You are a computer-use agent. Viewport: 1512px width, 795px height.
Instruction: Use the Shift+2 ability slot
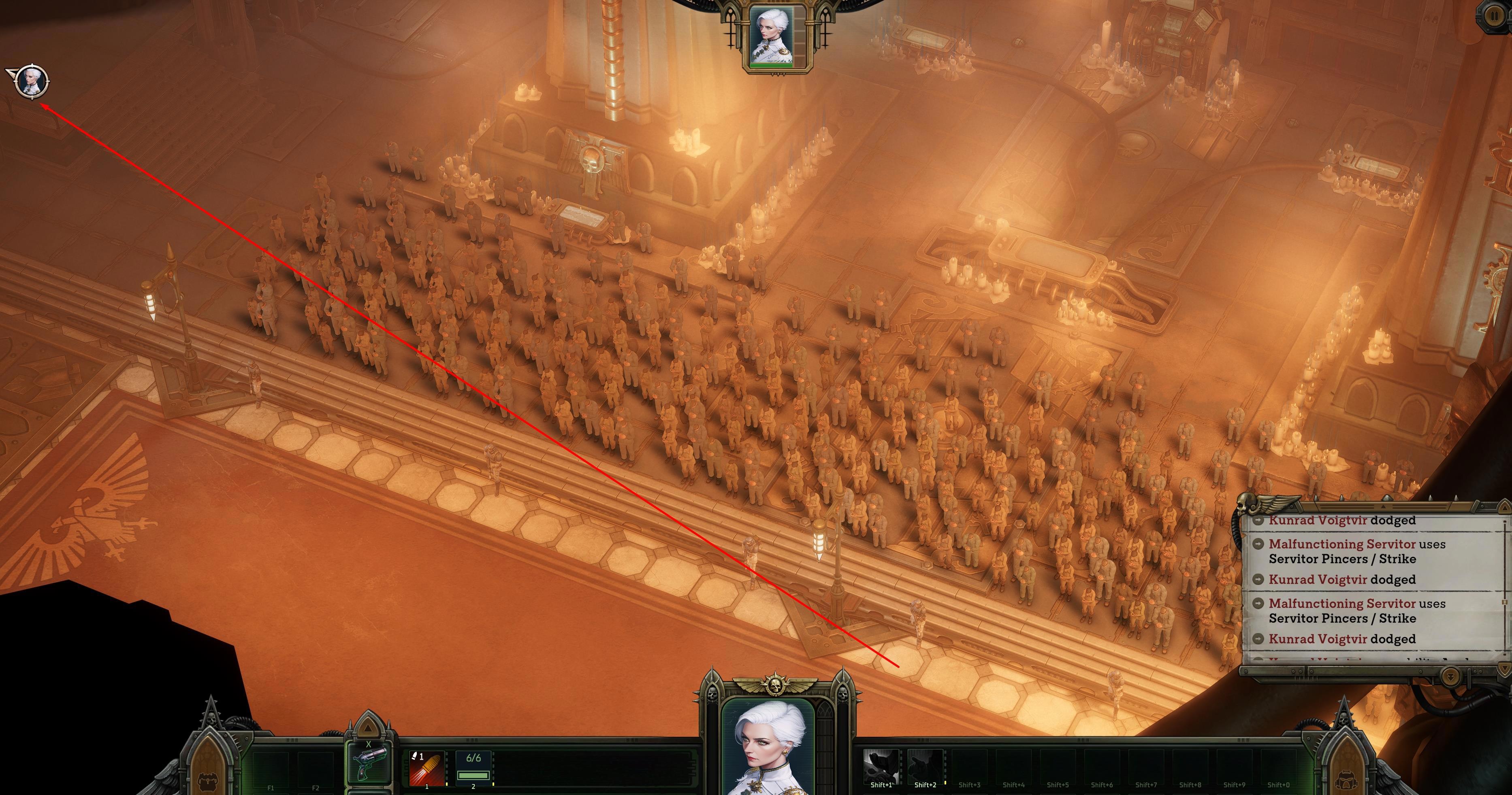point(925,766)
